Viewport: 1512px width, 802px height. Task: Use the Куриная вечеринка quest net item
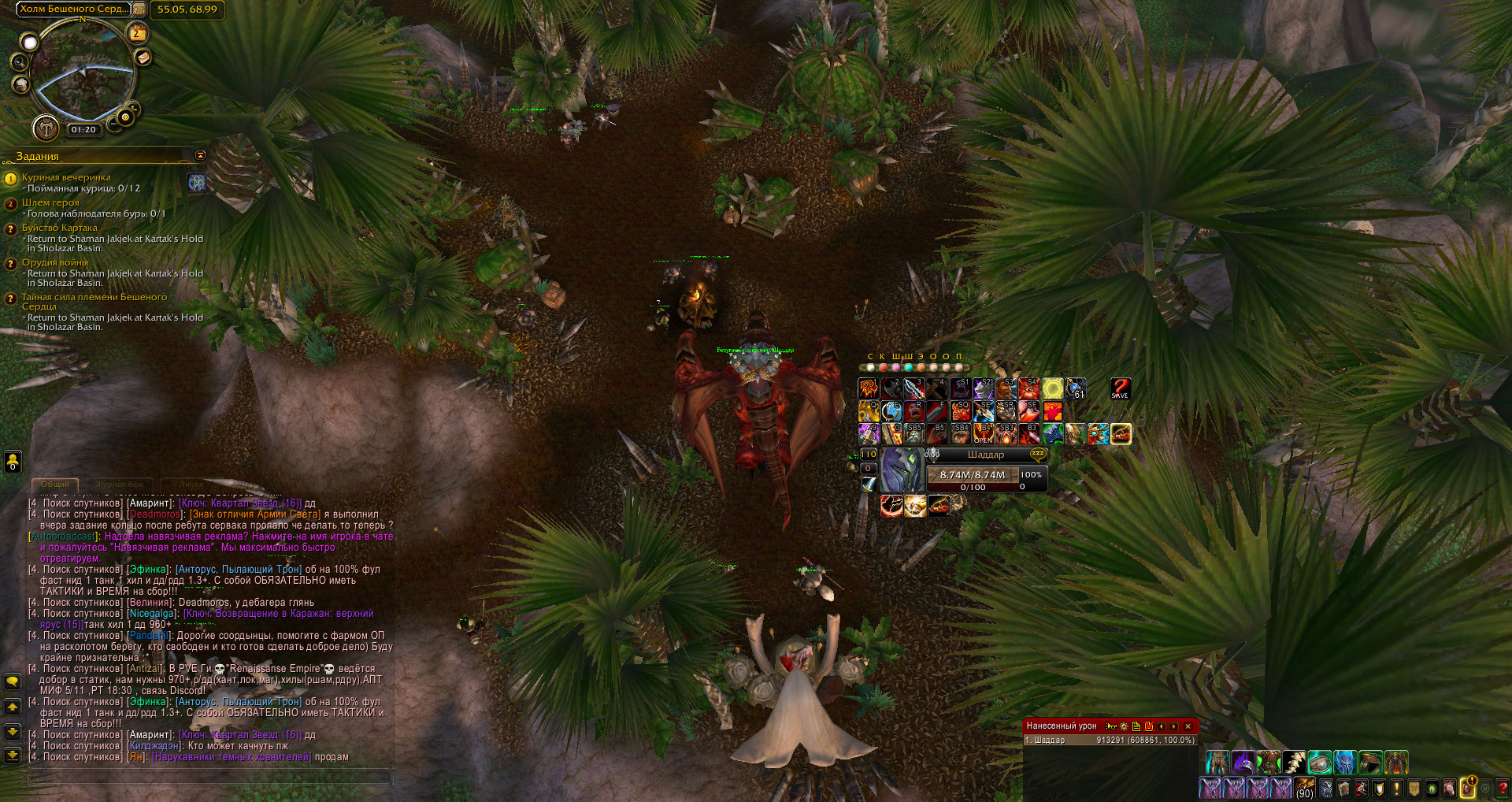(x=197, y=183)
